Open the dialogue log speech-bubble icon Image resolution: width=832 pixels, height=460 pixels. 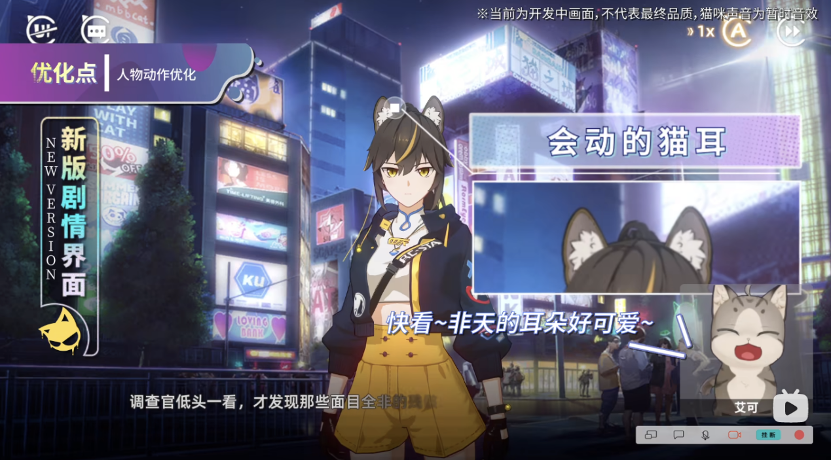[95, 30]
